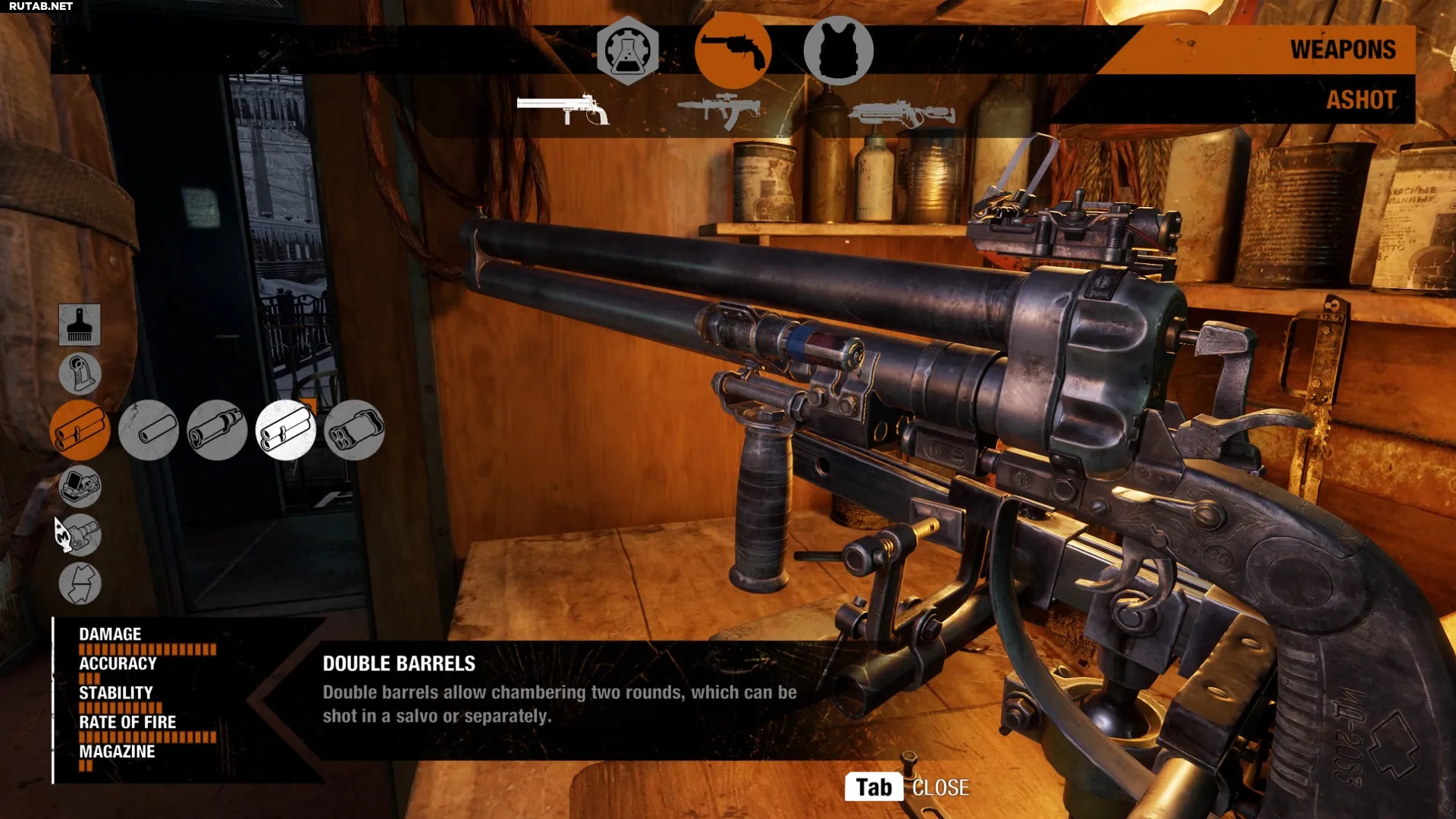Open the armor vest tab

pos(838,51)
